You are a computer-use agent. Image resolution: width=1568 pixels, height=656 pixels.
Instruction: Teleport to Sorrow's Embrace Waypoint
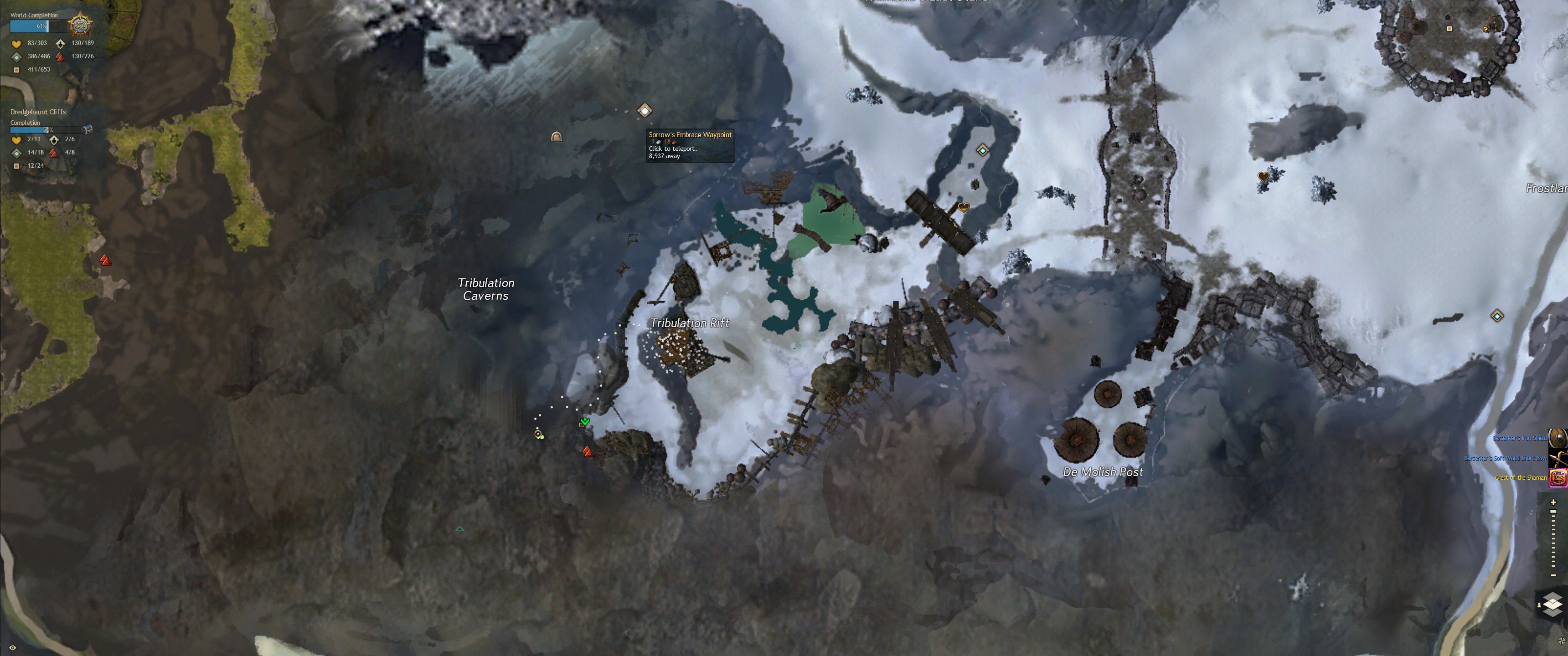[x=645, y=110]
